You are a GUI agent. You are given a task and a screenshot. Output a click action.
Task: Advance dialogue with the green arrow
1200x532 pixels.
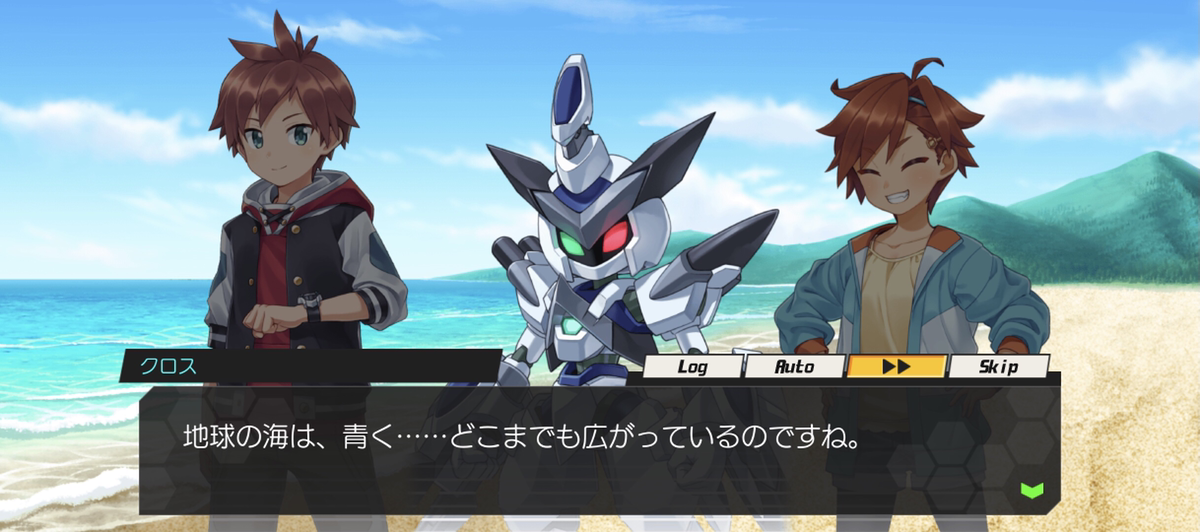pyautogui.click(x=1031, y=490)
